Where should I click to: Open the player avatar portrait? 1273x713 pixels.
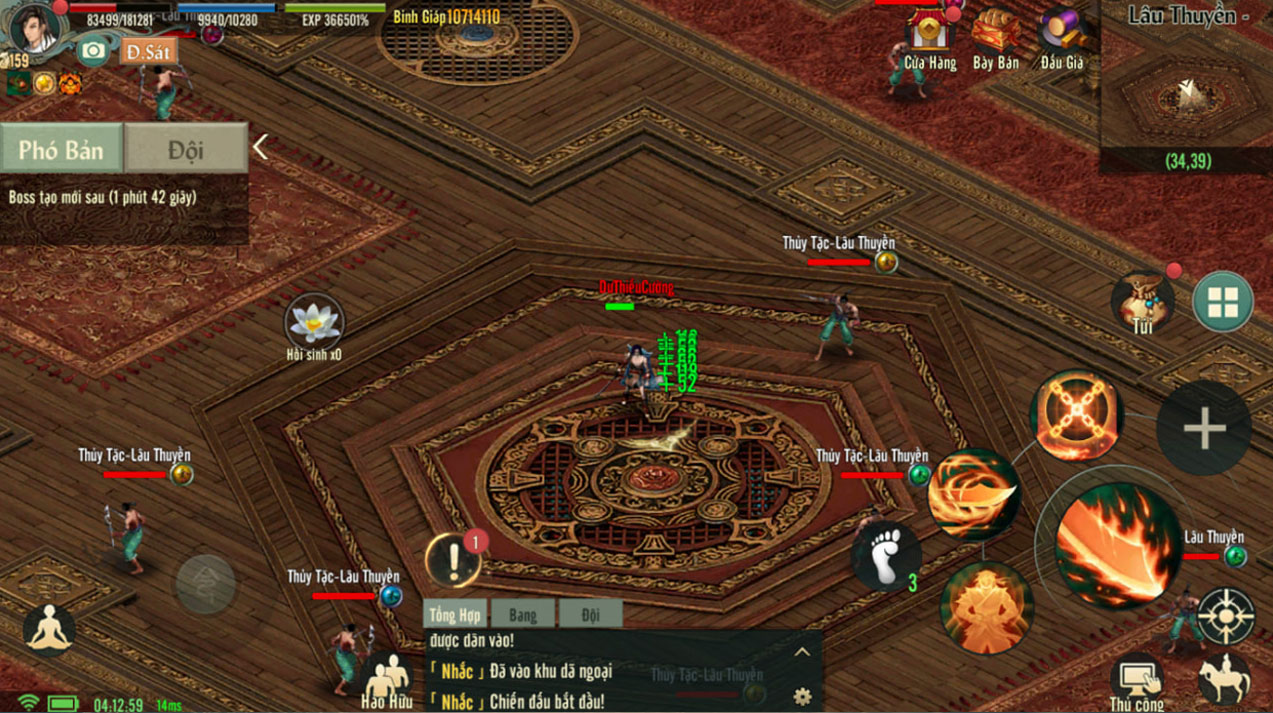37,30
